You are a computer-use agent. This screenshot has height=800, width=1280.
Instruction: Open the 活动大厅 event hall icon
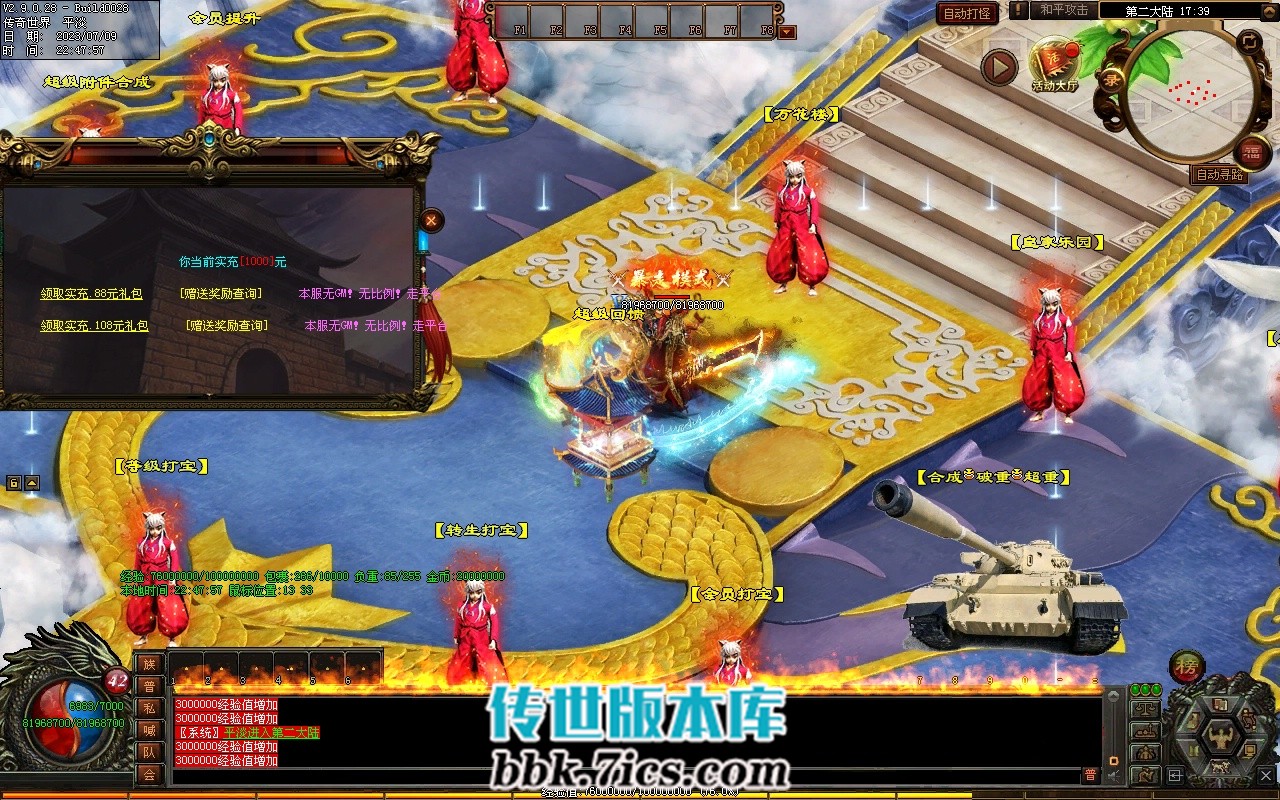[x=1054, y=63]
